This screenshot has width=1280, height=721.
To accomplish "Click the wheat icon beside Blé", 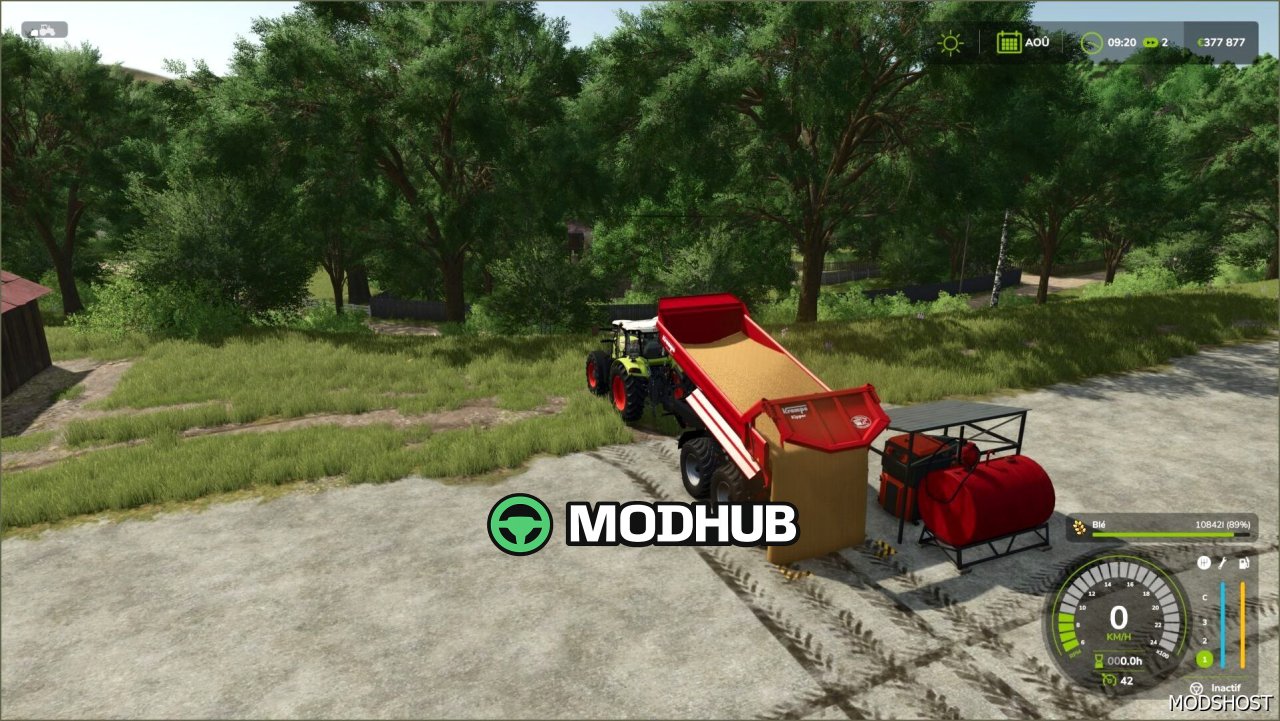I will [1078, 525].
